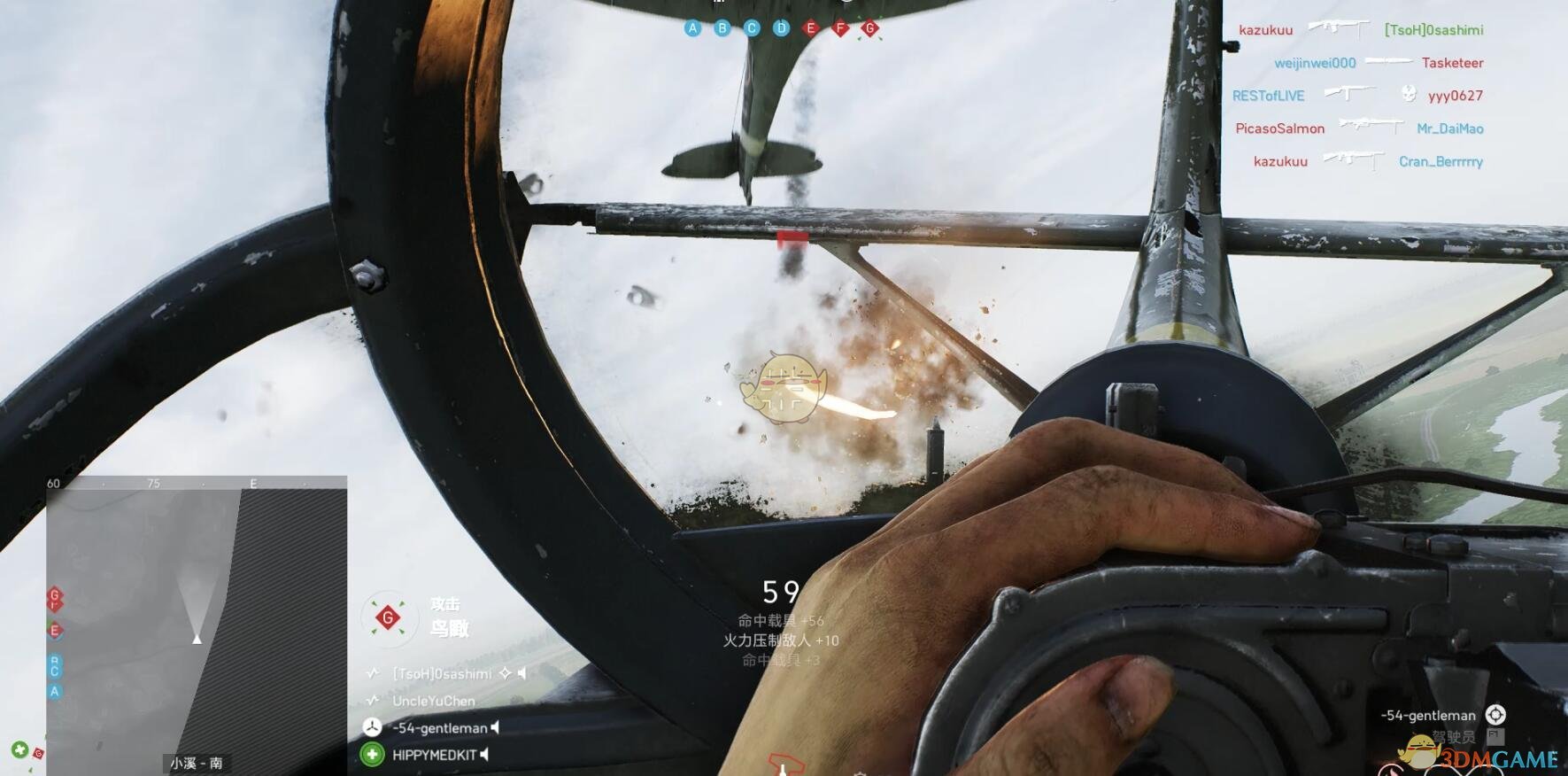Click the pilot seat icon beside -54-gentleman
The height and width of the screenshot is (776, 1568).
(1495, 715)
